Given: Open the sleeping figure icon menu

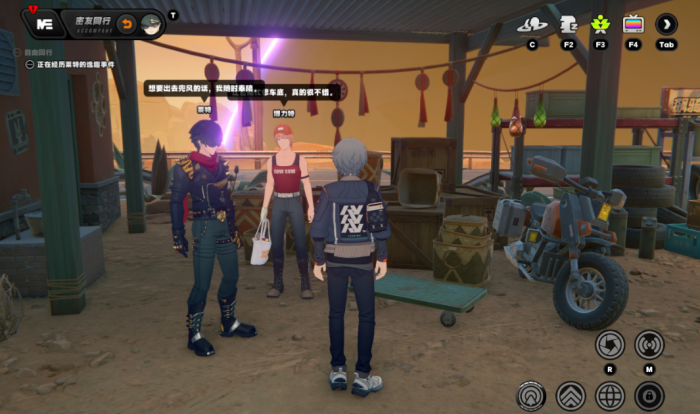Looking at the screenshot, I should pyautogui.click(x=568, y=24).
